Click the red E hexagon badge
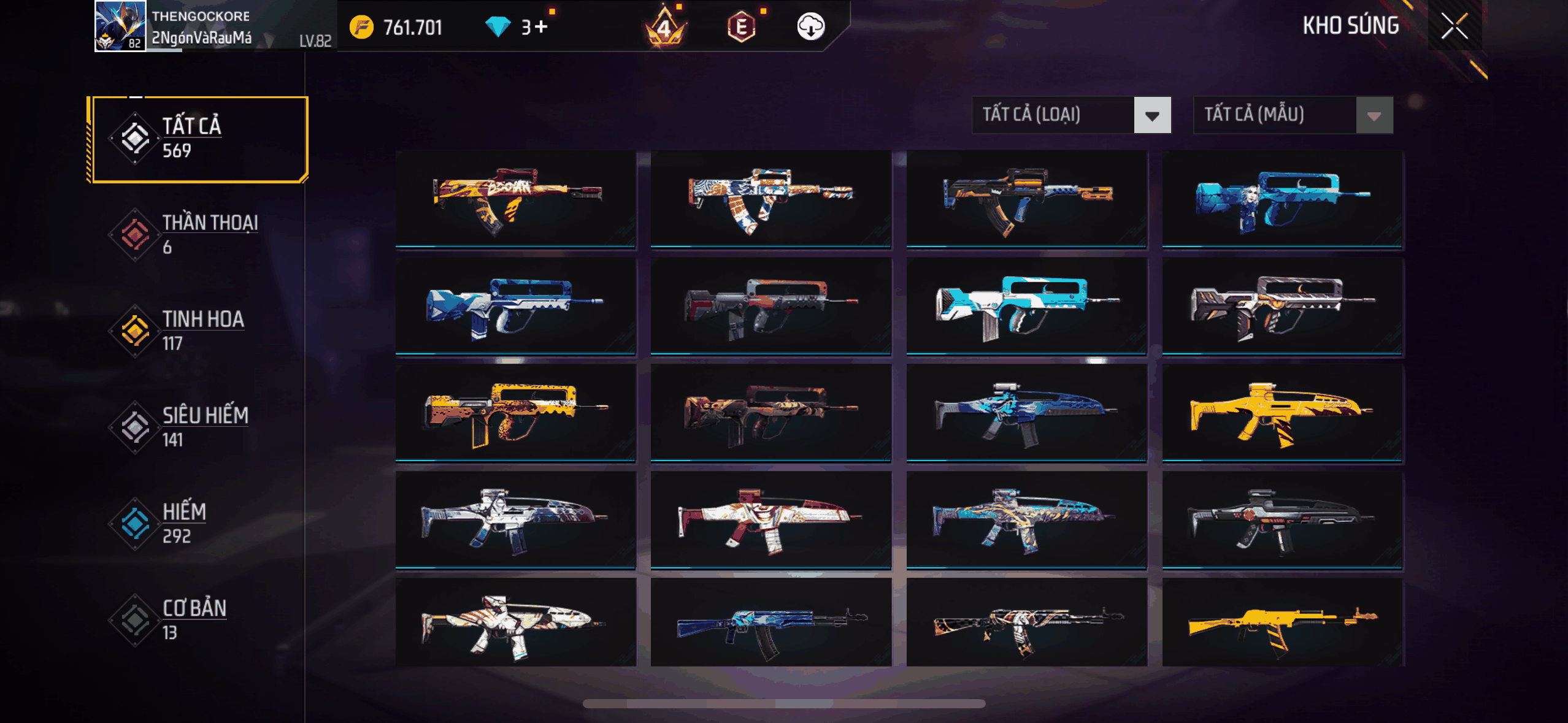The height and width of the screenshot is (723, 1568). pyautogui.click(x=741, y=27)
